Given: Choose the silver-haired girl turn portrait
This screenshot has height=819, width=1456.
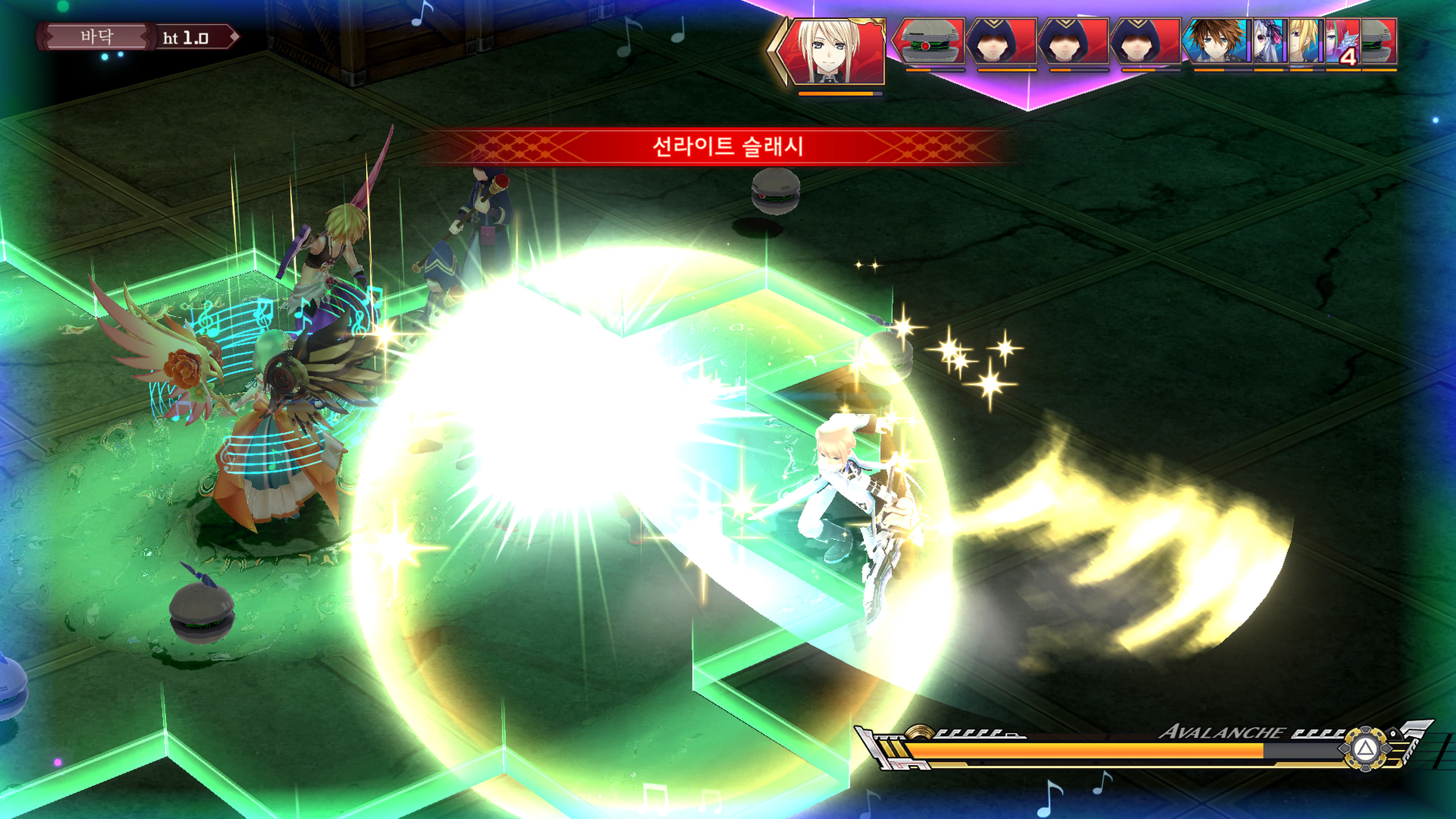Looking at the screenshot, I should (1269, 41).
